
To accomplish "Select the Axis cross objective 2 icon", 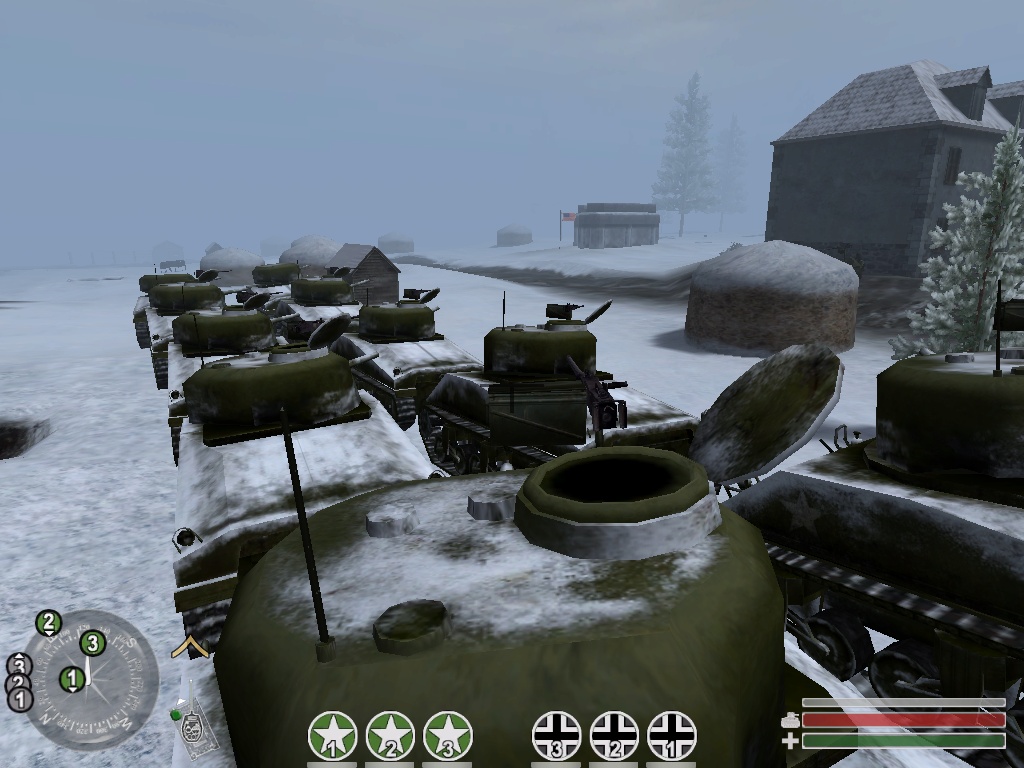I will [x=614, y=736].
